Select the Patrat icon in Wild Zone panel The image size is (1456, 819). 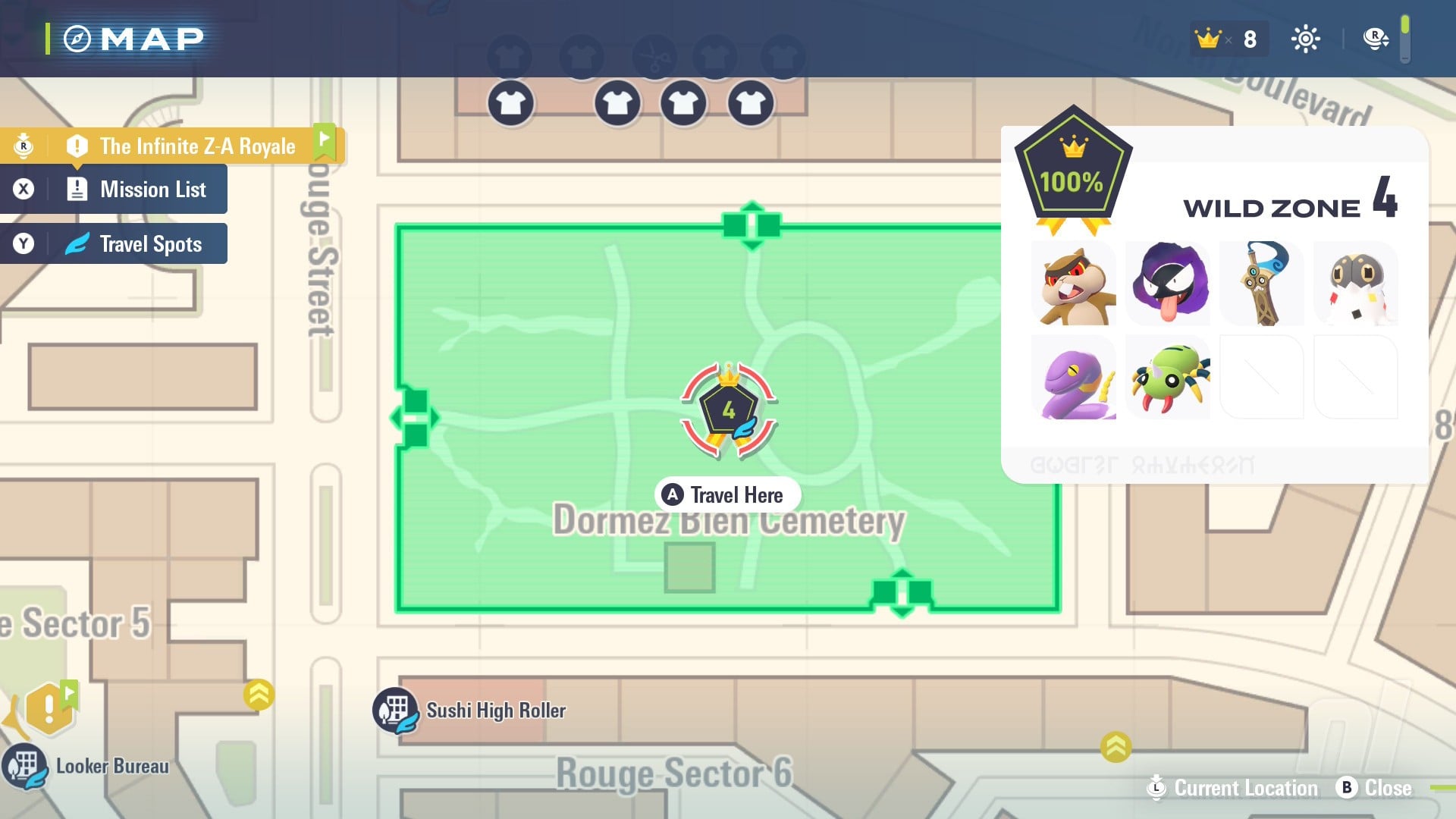[1074, 283]
